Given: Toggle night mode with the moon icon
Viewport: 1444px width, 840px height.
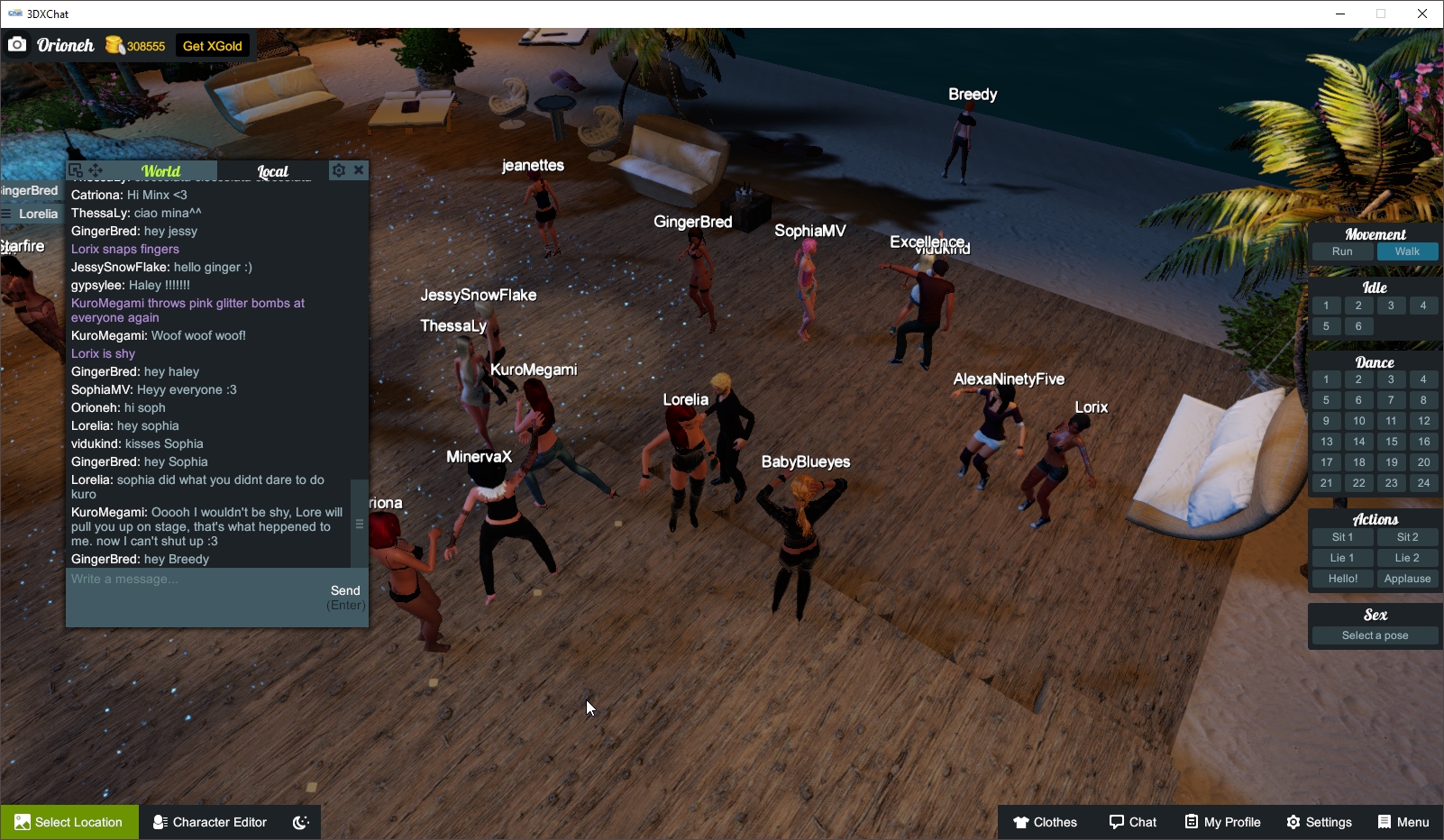Looking at the screenshot, I should [x=298, y=821].
